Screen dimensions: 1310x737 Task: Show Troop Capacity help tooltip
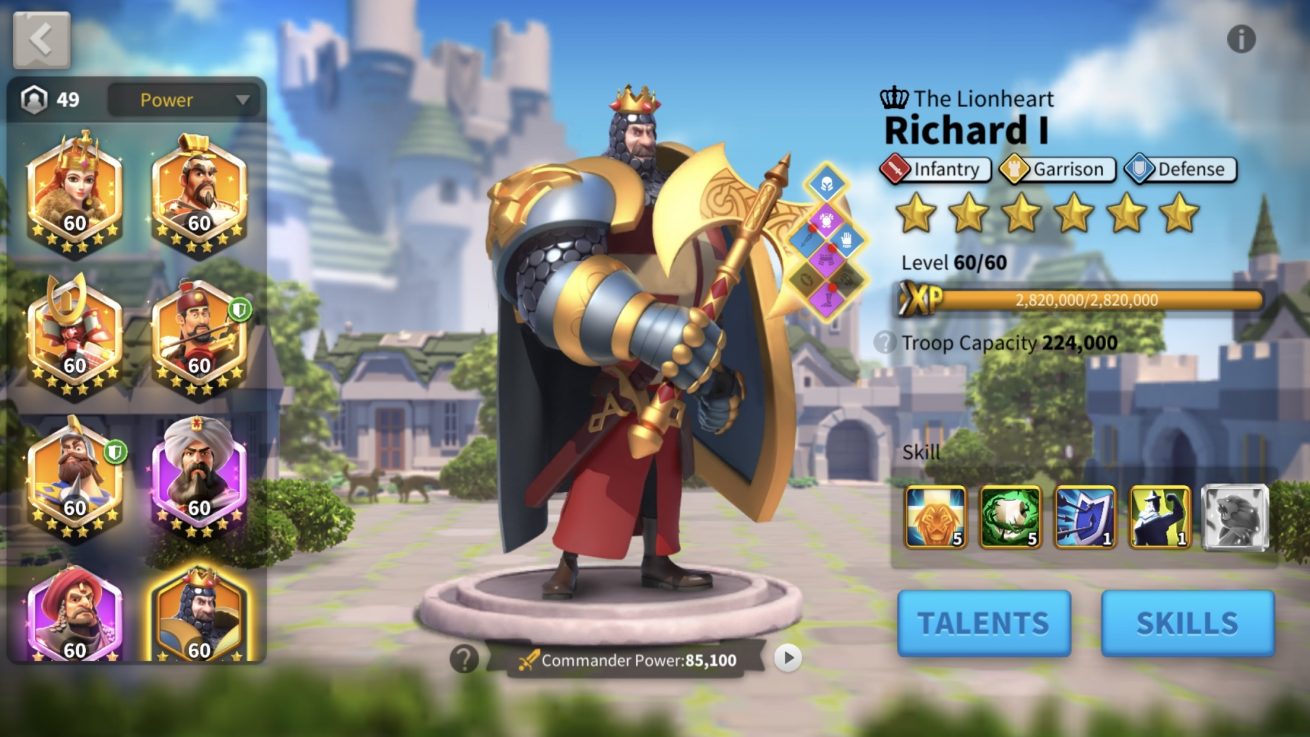pyautogui.click(x=884, y=343)
